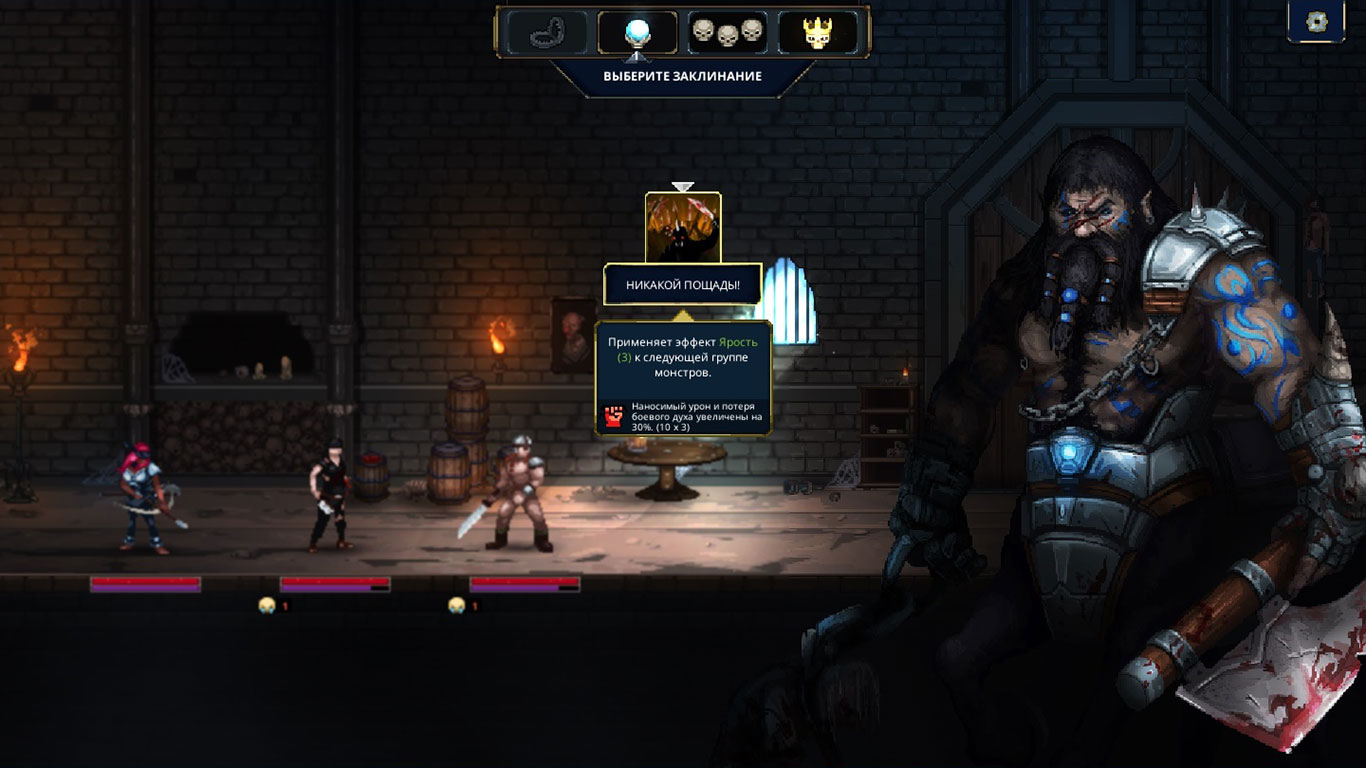
Task: Select the crystal orb spell phase icon
Action: (x=637, y=33)
